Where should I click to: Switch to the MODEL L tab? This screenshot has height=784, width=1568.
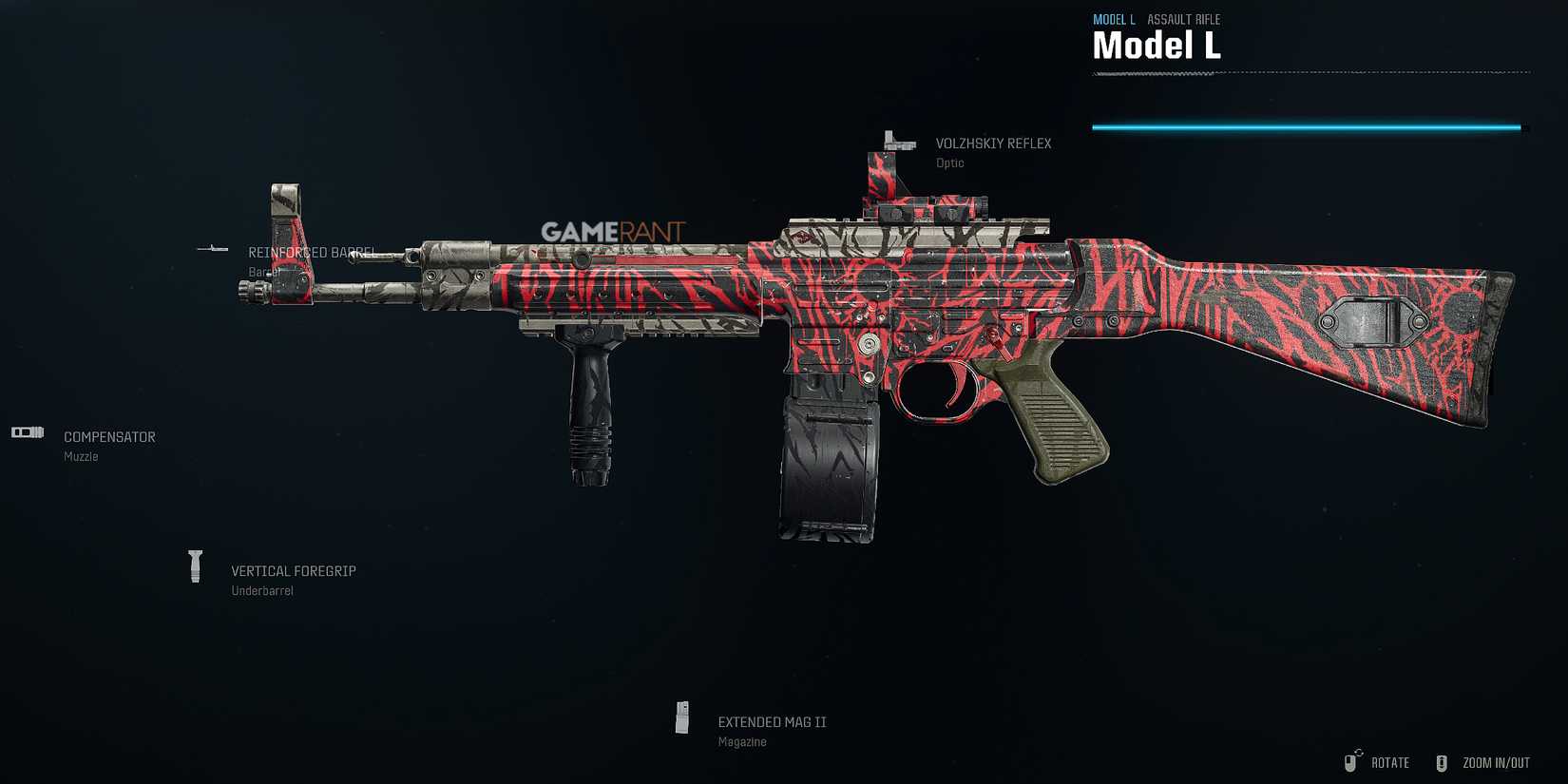(x=1113, y=19)
